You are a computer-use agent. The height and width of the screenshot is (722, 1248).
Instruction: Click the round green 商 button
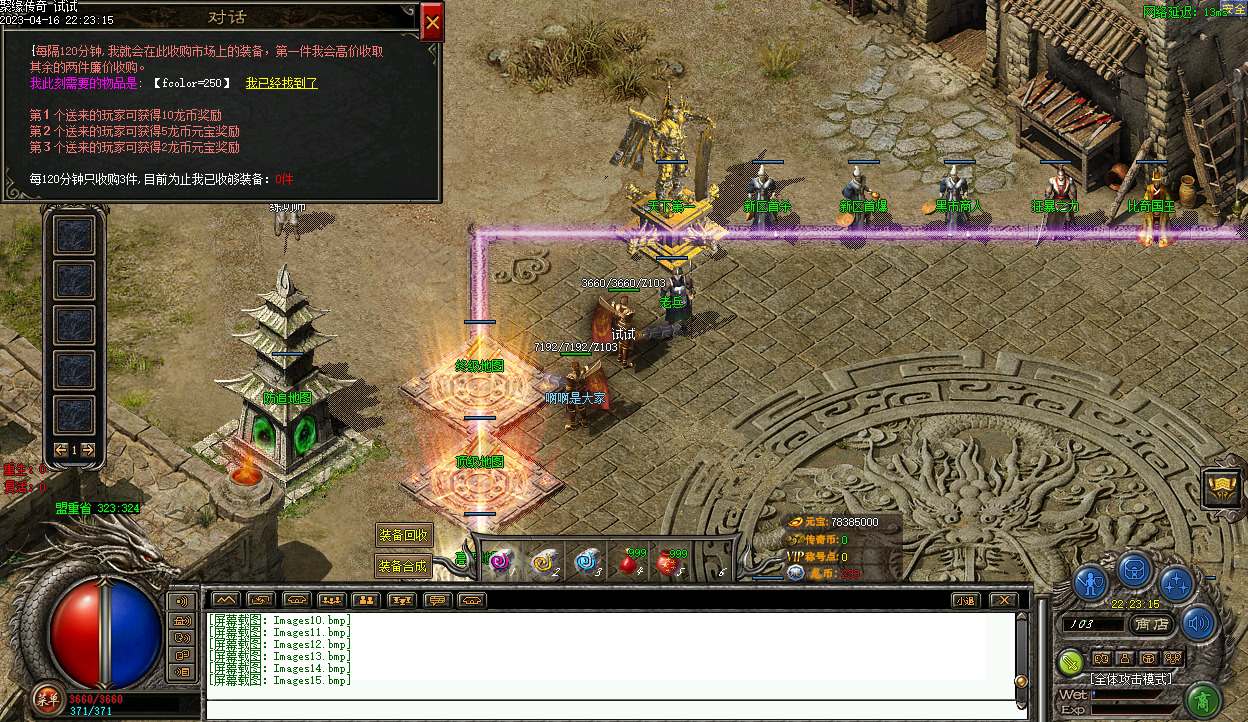click(x=1206, y=697)
